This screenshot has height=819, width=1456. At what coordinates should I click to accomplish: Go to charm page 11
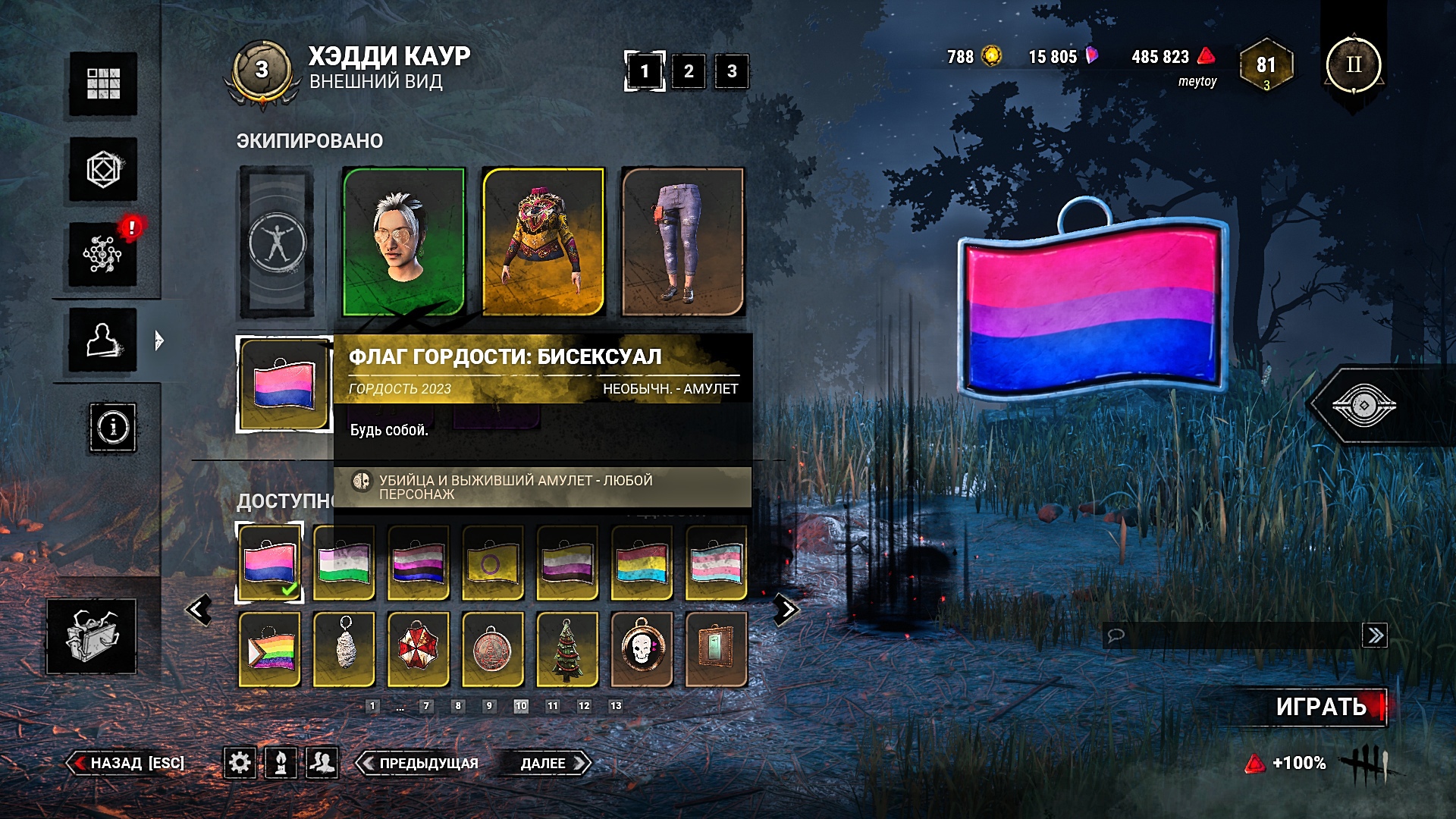(552, 706)
